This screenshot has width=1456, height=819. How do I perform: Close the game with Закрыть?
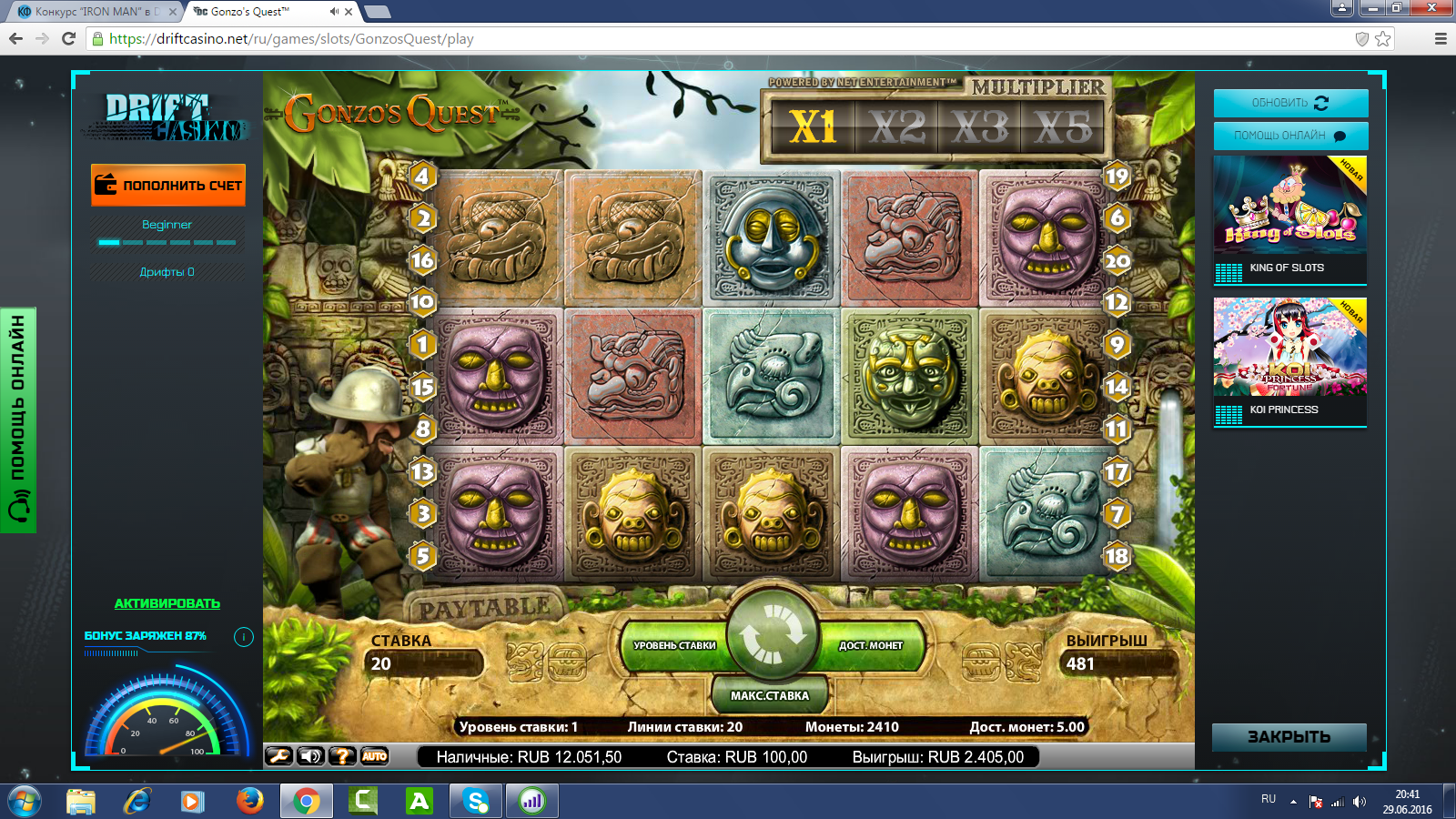(x=1289, y=737)
